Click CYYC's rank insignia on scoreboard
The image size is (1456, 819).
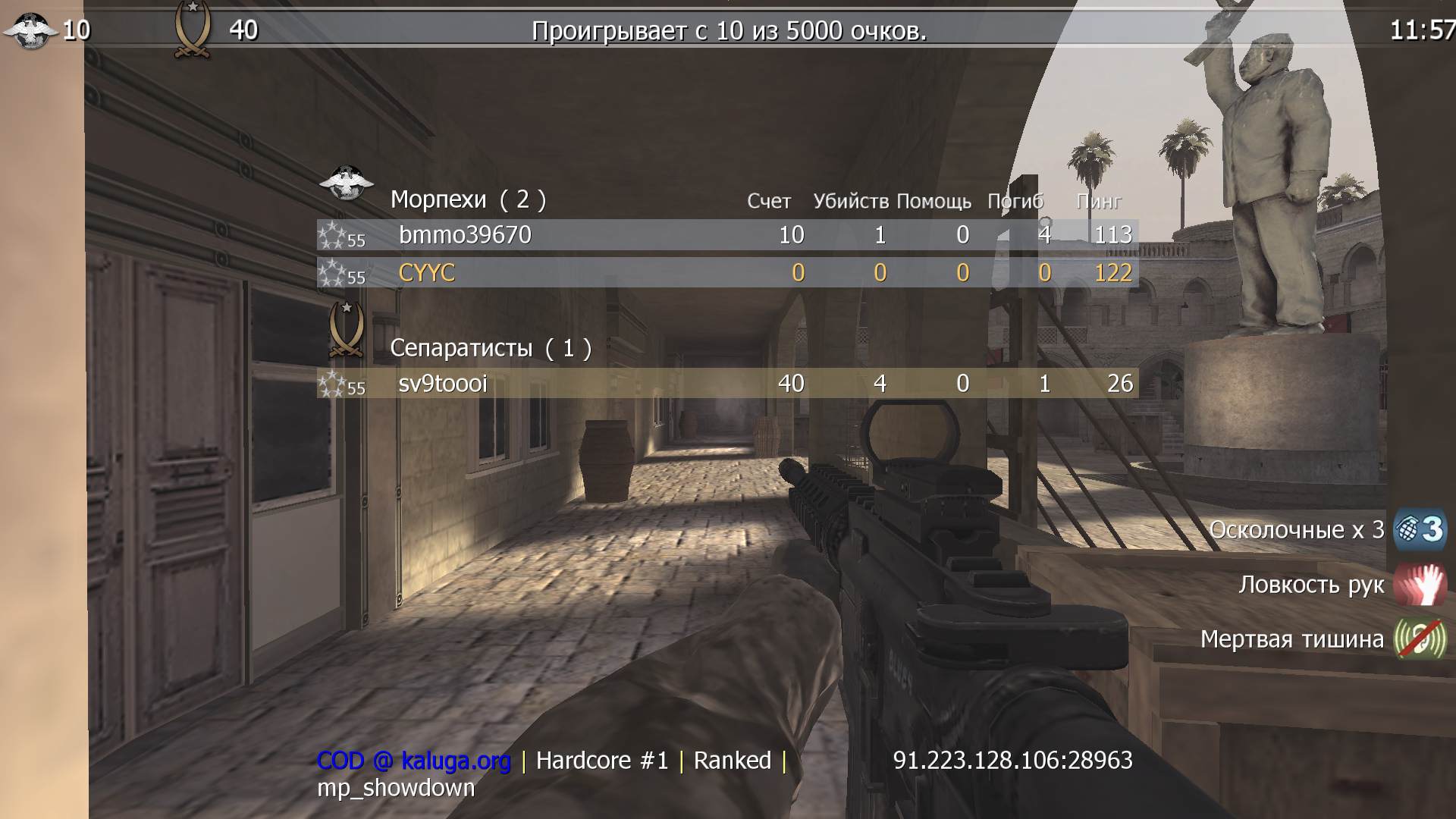pyautogui.click(x=340, y=273)
